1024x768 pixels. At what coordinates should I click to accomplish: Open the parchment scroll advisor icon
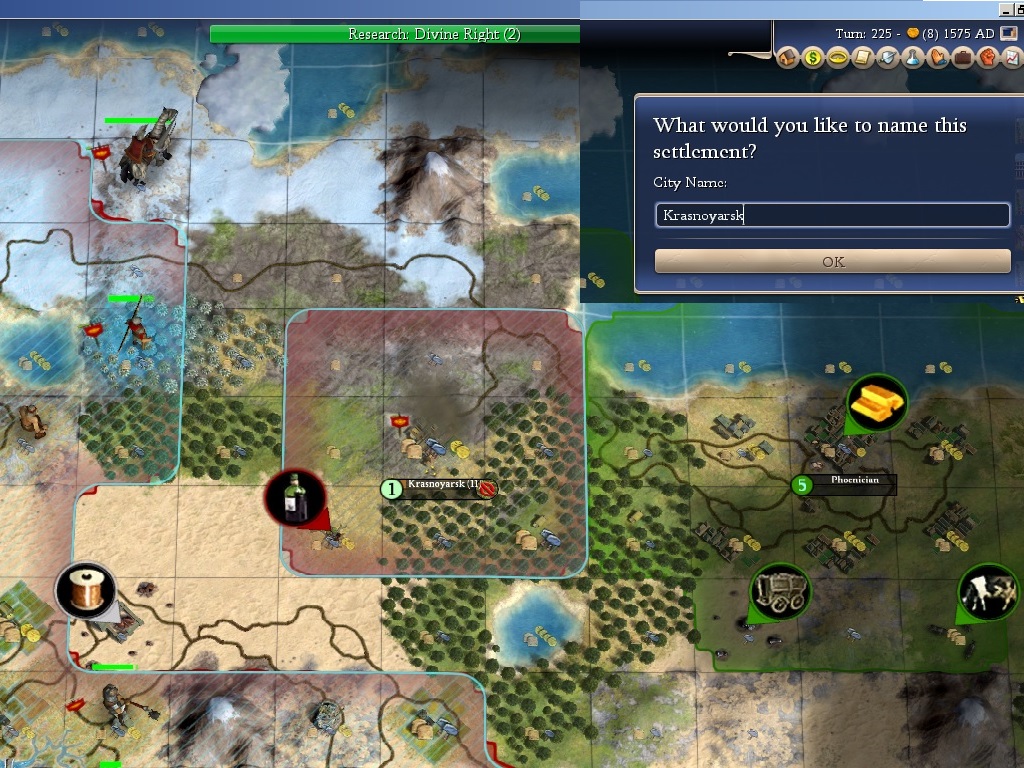[863, 58]
